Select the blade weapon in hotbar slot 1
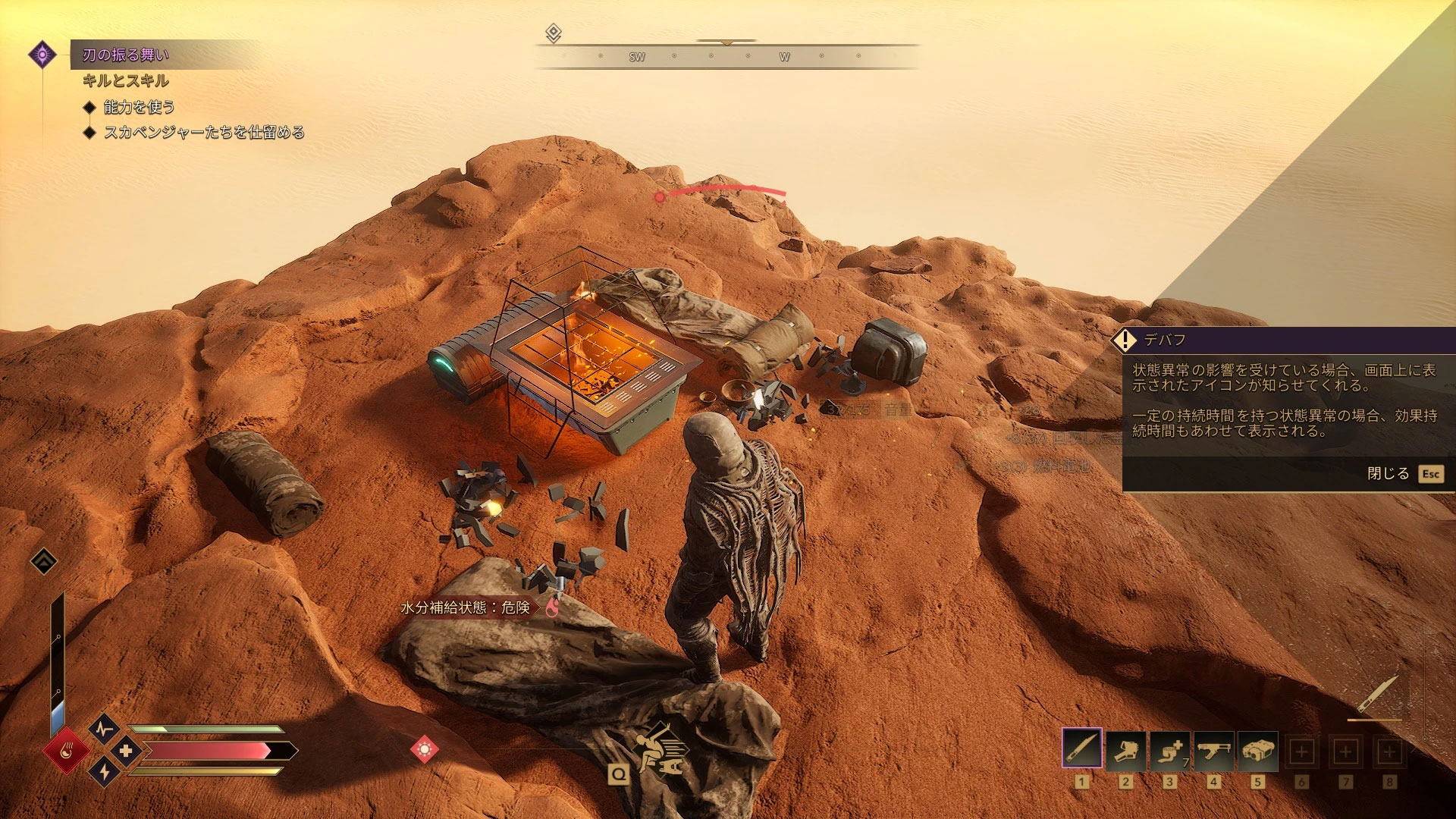Image resolution: width=1456 pixels, height=819 pixels. [x=1082, y=751]
